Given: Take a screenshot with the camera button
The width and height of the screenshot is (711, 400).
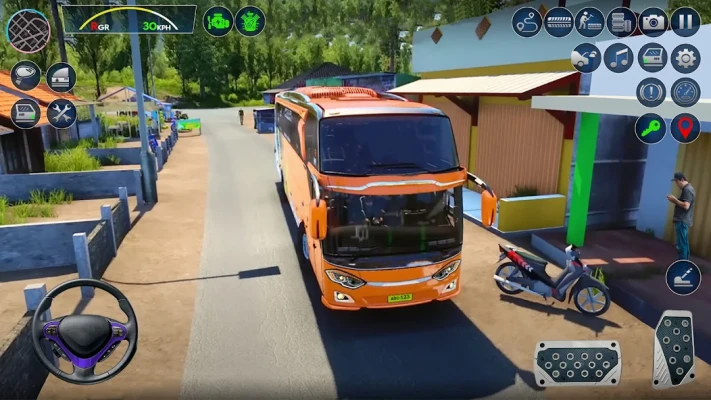Looking at the screenshot, I should [x=653, y=21].
